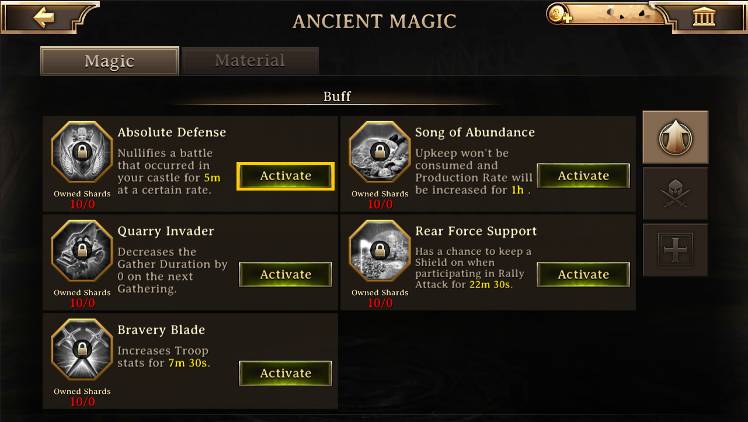Activate the Quarry Invader buff
Screen dimensions: 748x422
coord(286,274)
